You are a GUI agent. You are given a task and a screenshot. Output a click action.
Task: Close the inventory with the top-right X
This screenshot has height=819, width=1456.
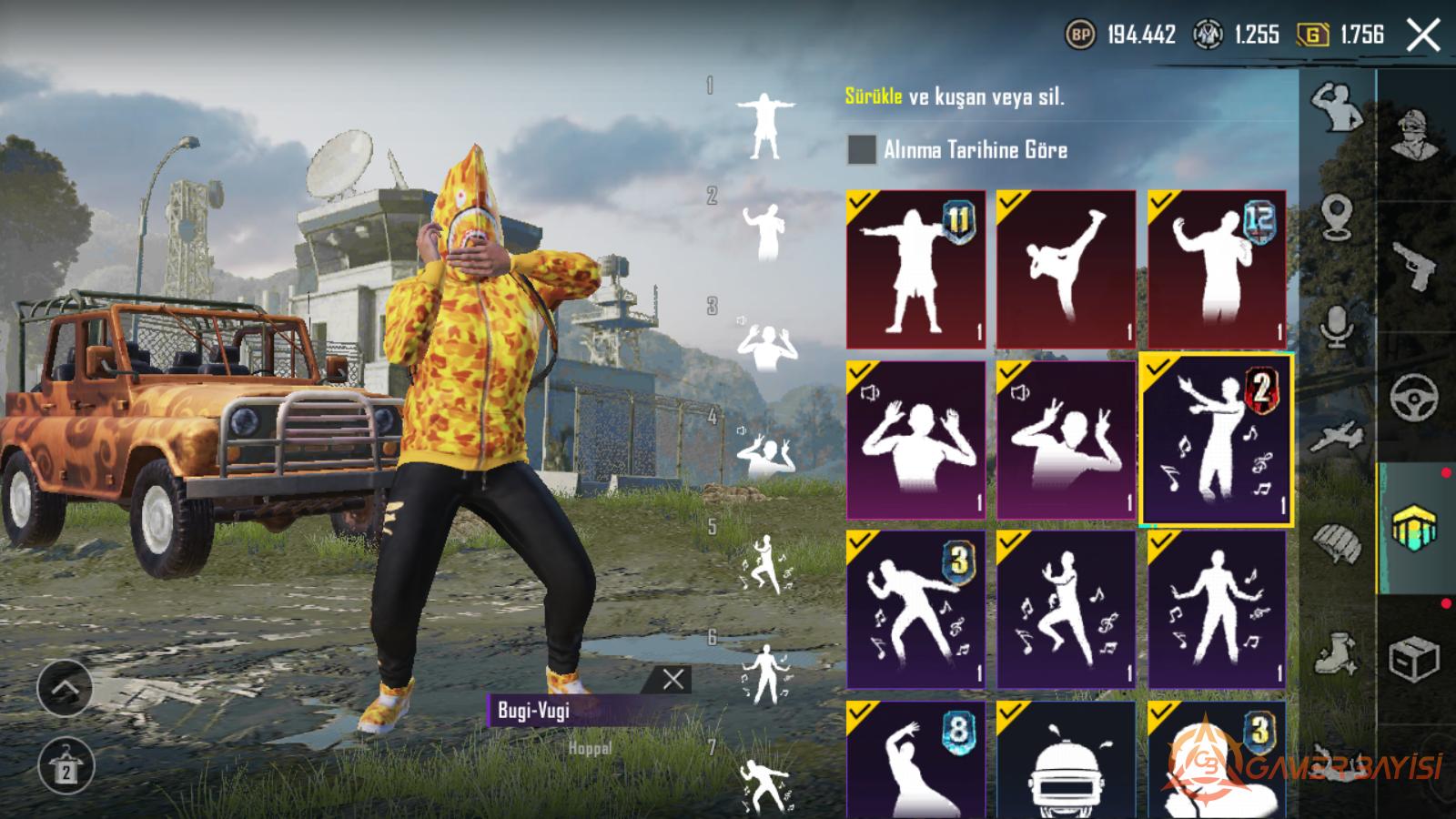click(1422, 36)
